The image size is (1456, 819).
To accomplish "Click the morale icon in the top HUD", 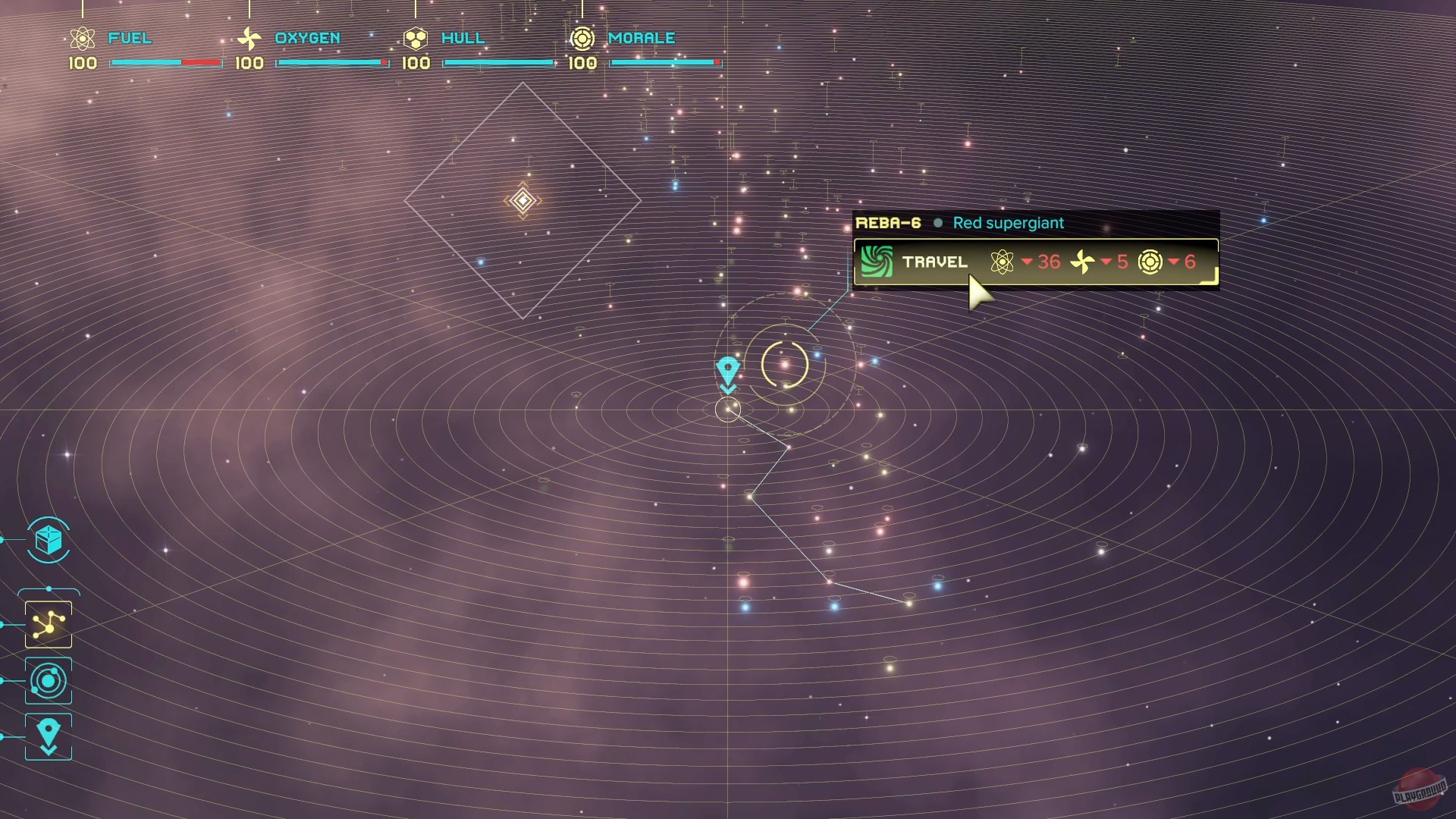I will coord(582,38).
